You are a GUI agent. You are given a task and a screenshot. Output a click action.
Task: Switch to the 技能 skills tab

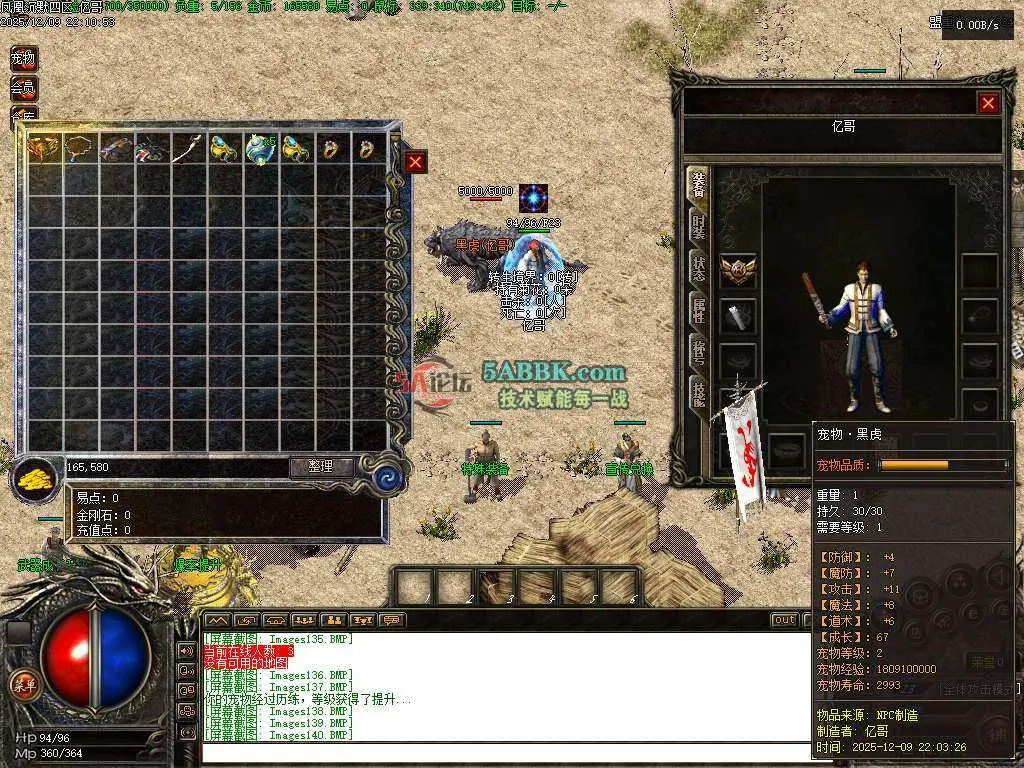point(699,393)
